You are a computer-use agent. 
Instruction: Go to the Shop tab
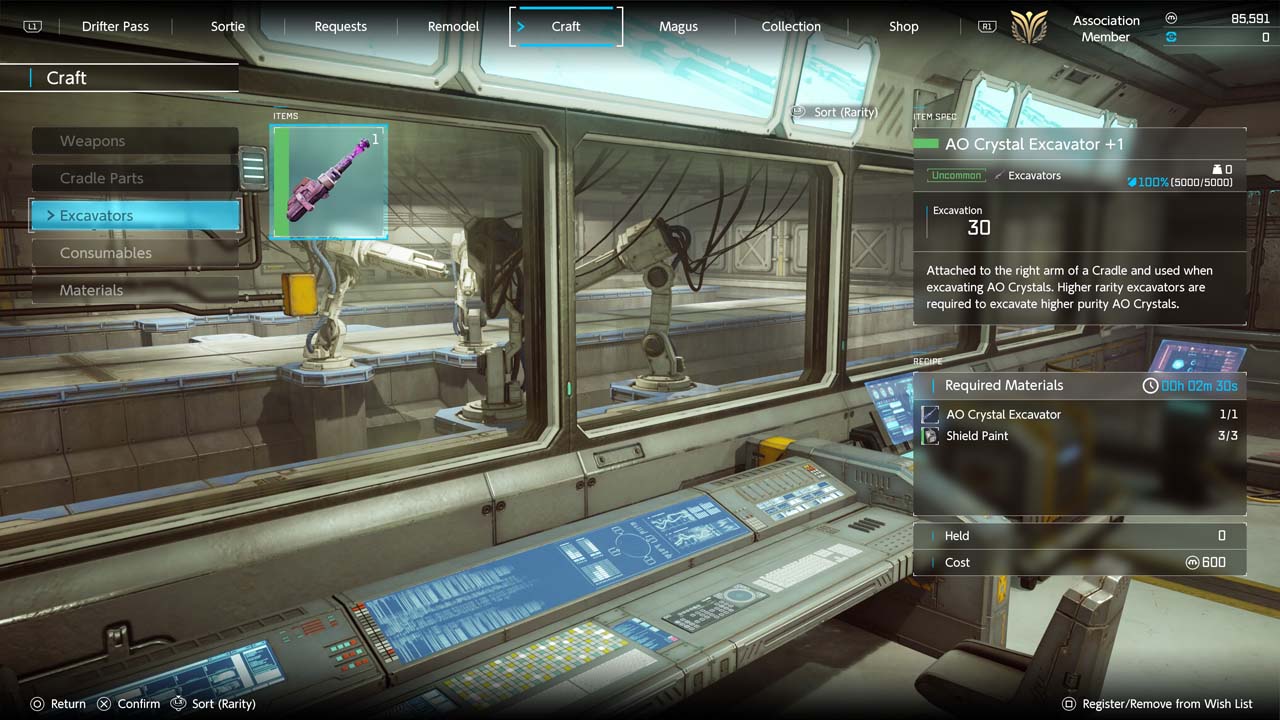pyautogui.click(x=903, y=26)
